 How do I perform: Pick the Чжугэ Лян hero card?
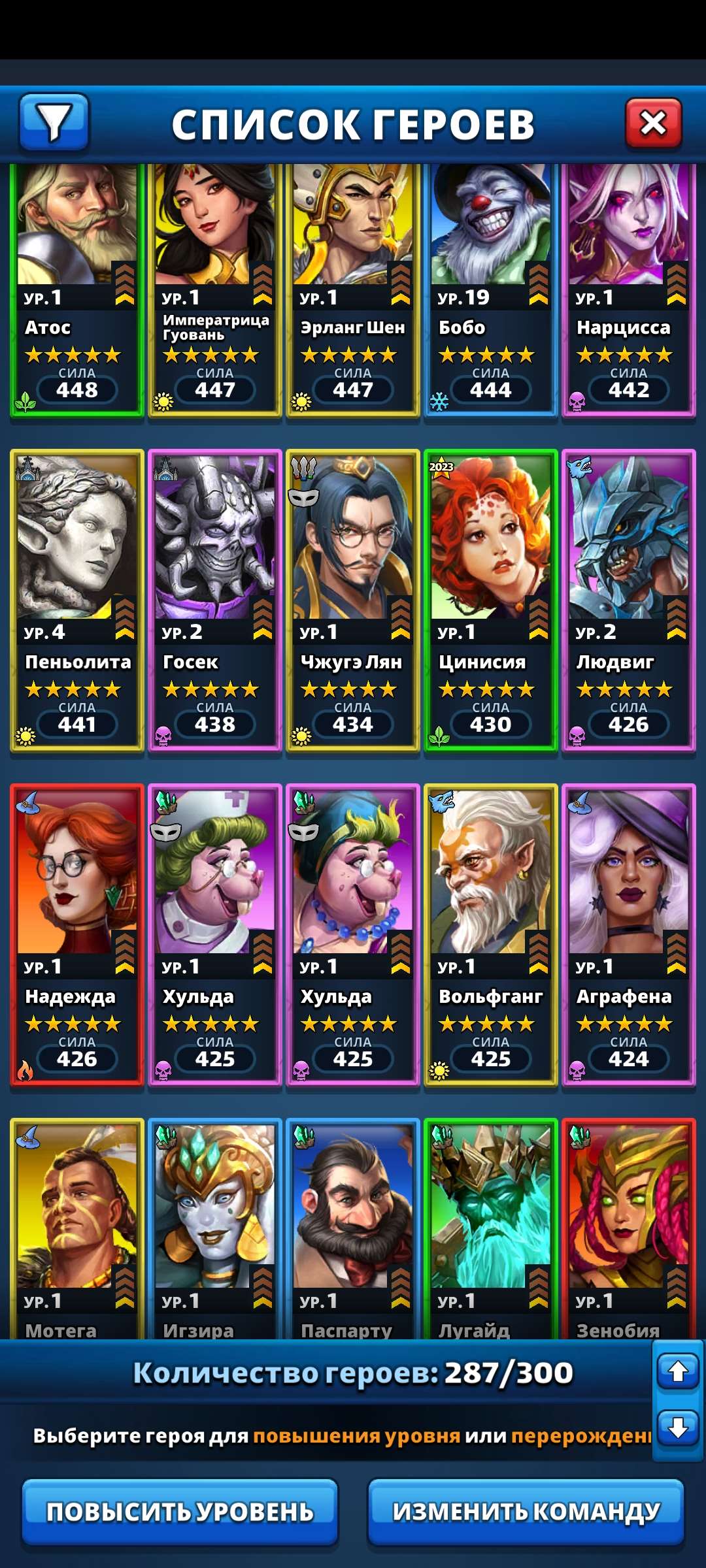click(x=353, y=600)
